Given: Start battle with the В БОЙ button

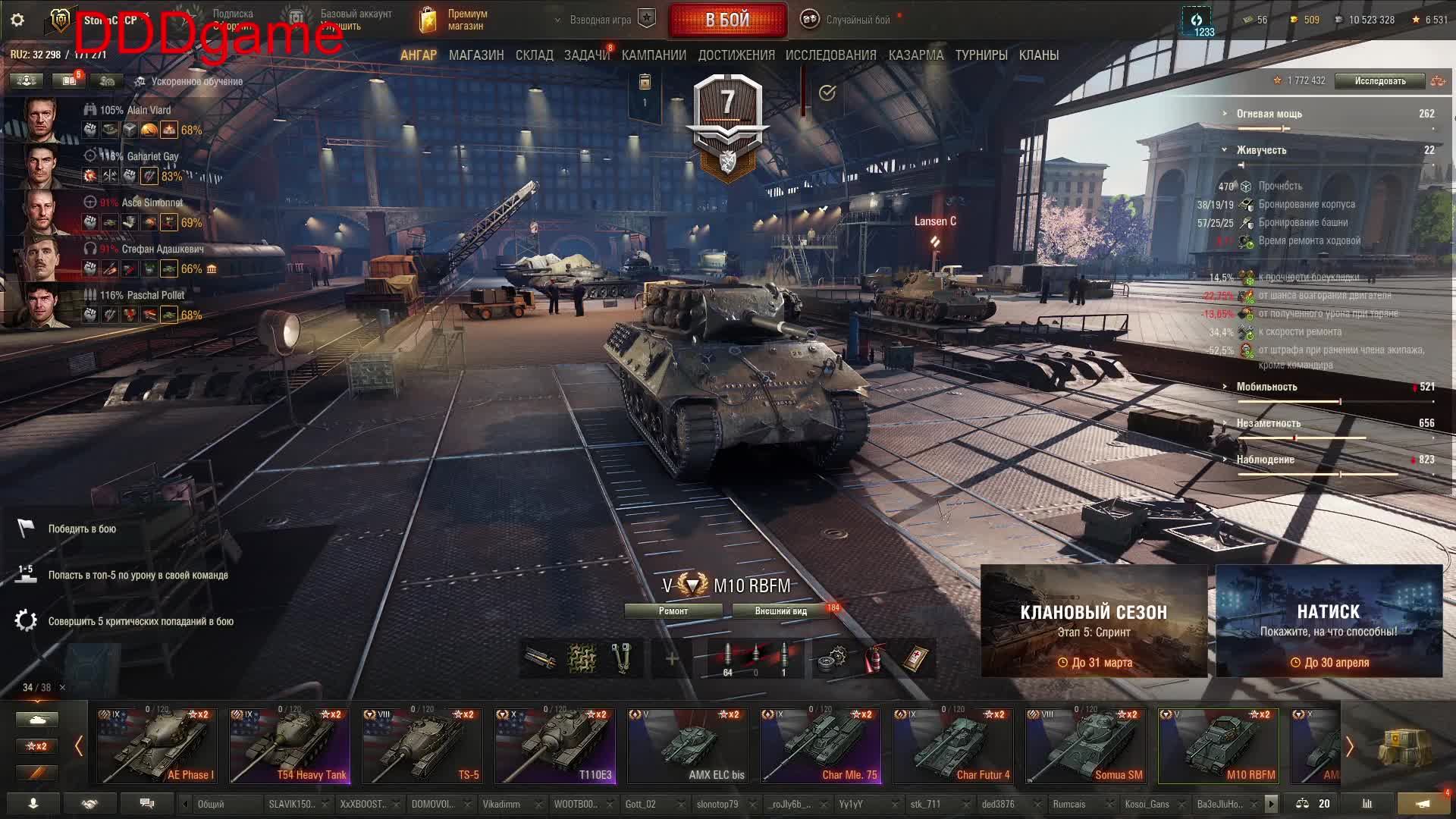Looking at the screenshot, I should [727, 20].
